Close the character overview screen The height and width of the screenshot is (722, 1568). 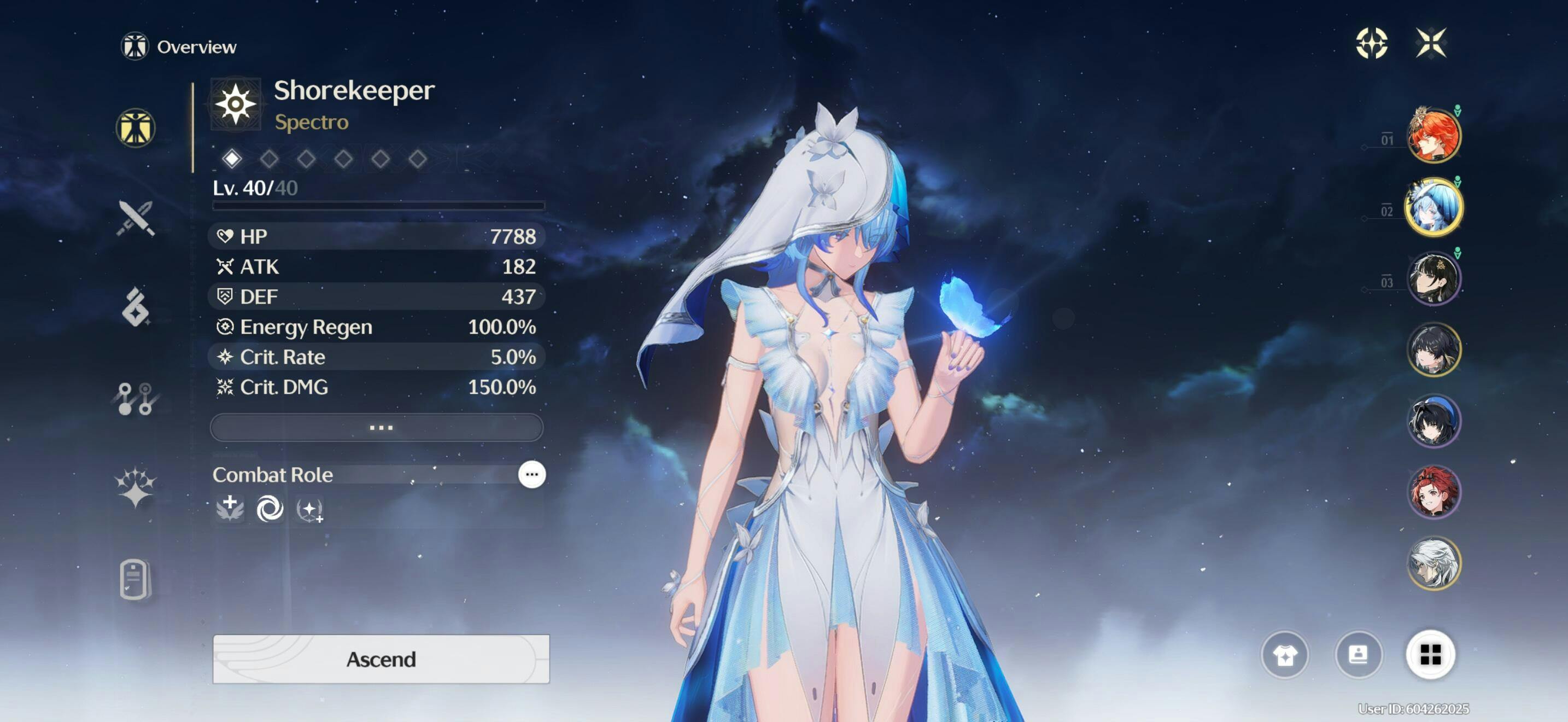click(1430, 43)
